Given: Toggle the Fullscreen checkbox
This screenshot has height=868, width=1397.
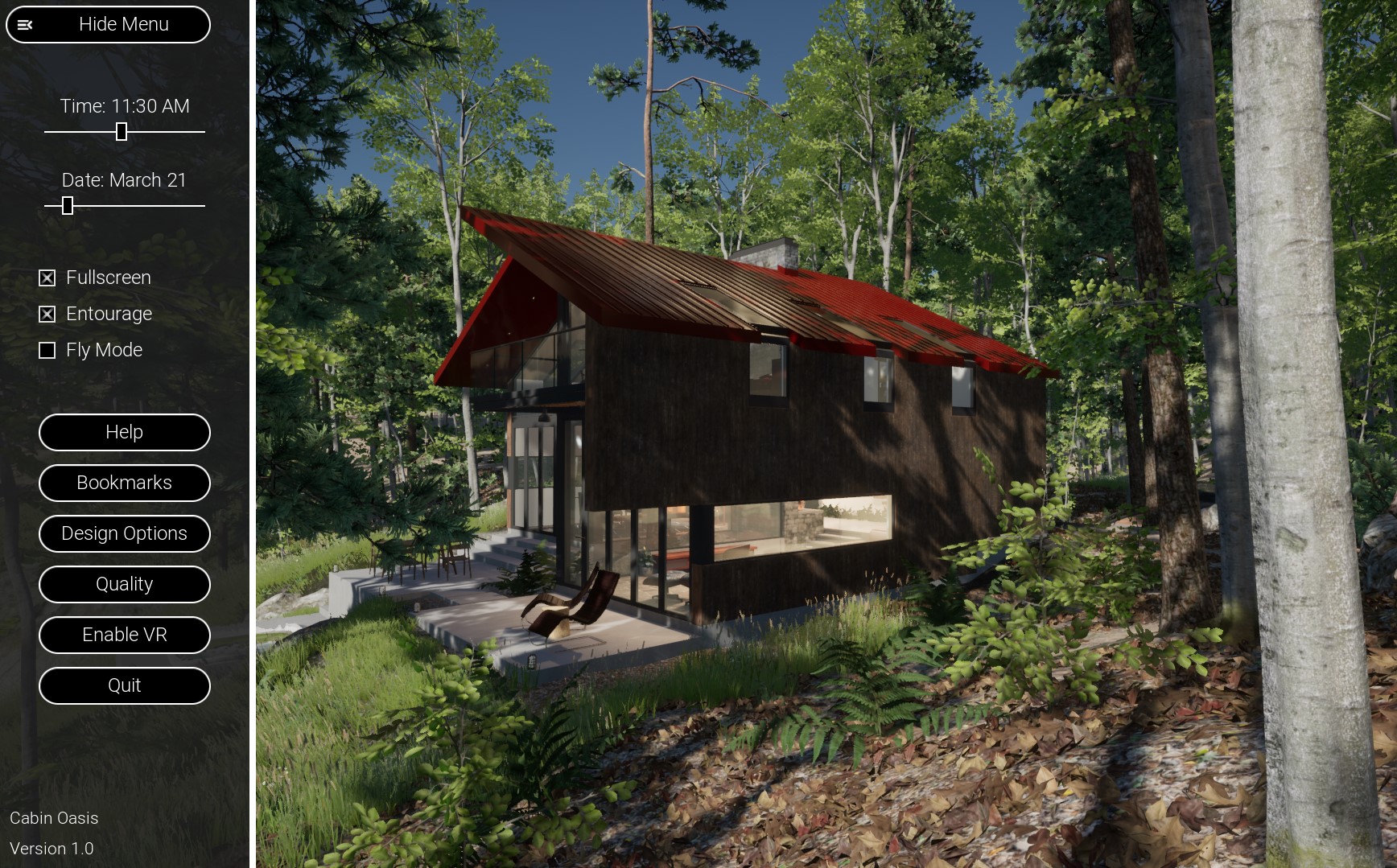Looking at the screenshot, I should coord(47,278).
